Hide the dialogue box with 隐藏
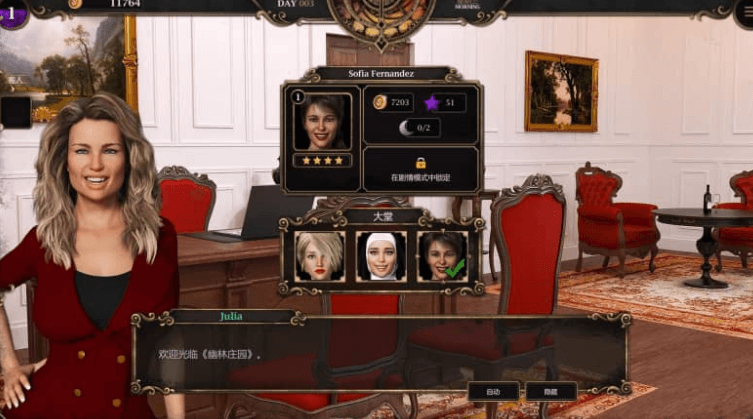The height and width of the screenshot is (419, 753). 551,391
